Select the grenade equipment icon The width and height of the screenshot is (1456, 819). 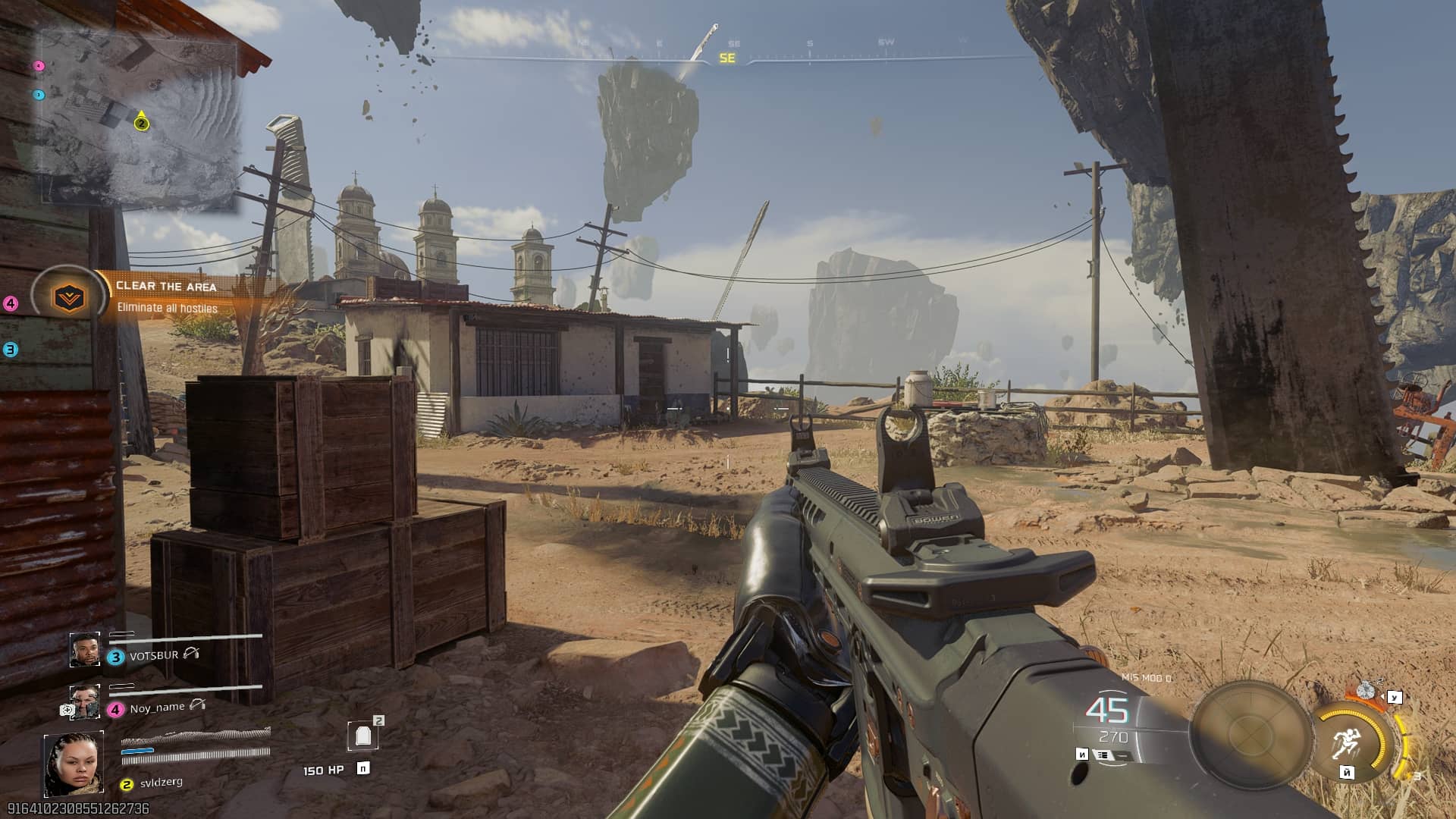click(x=1366, y=691)
